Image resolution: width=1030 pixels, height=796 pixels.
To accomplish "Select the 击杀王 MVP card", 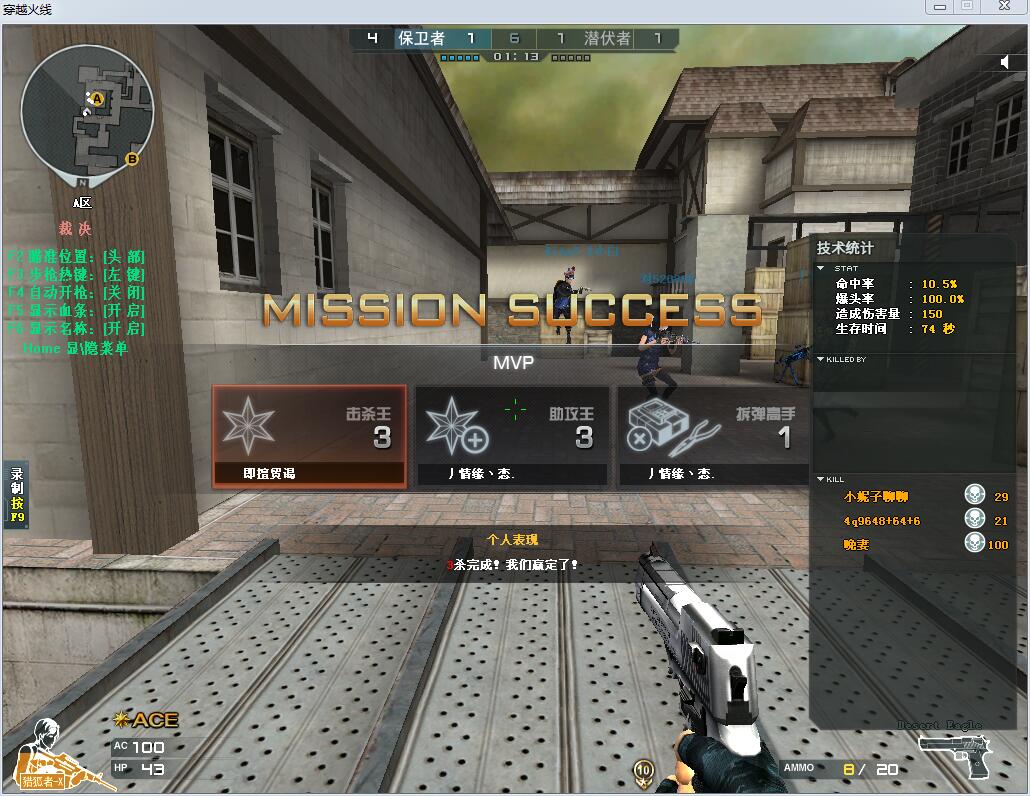I will point(309,436).
